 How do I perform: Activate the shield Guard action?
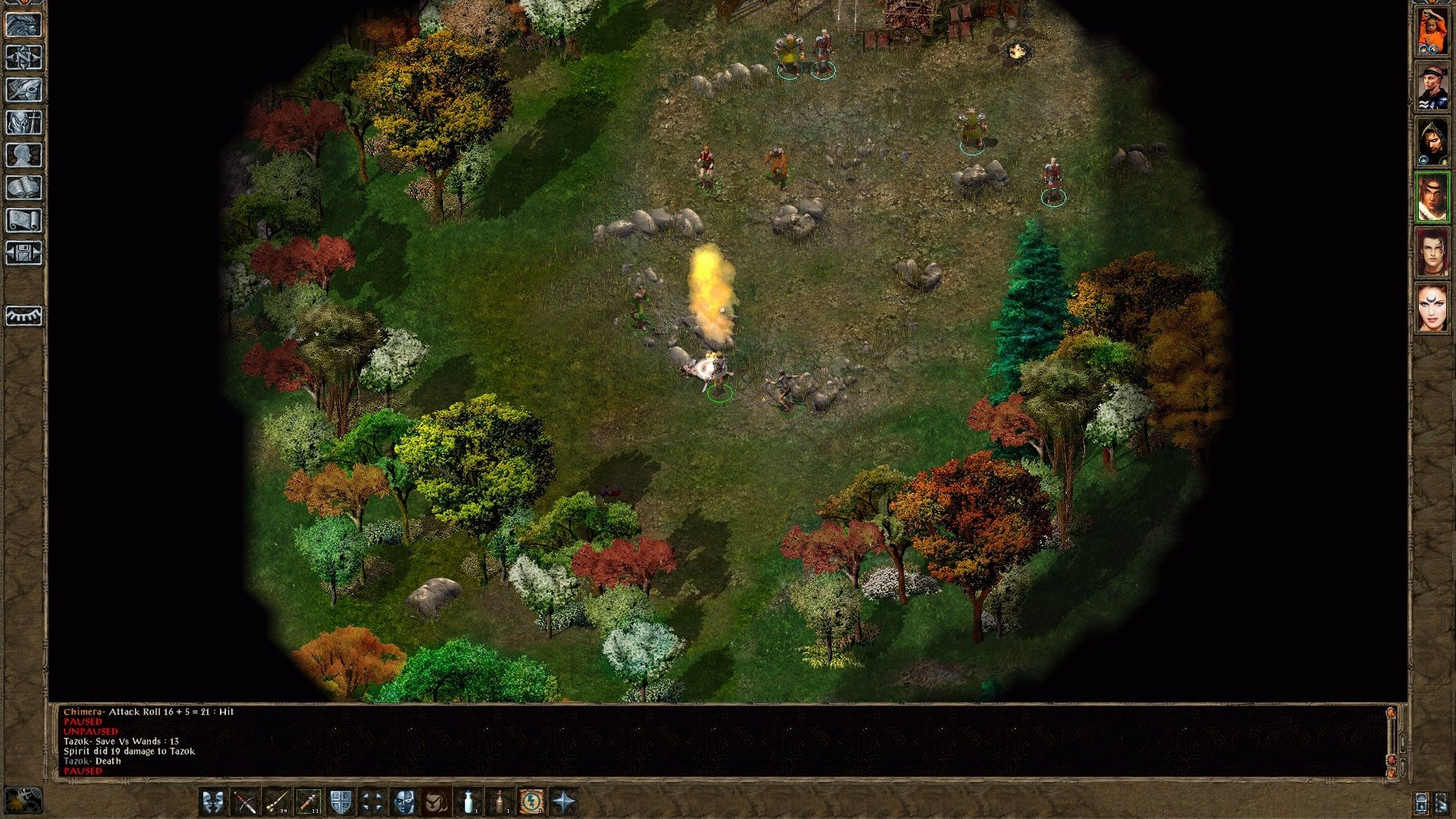point(340,802)
